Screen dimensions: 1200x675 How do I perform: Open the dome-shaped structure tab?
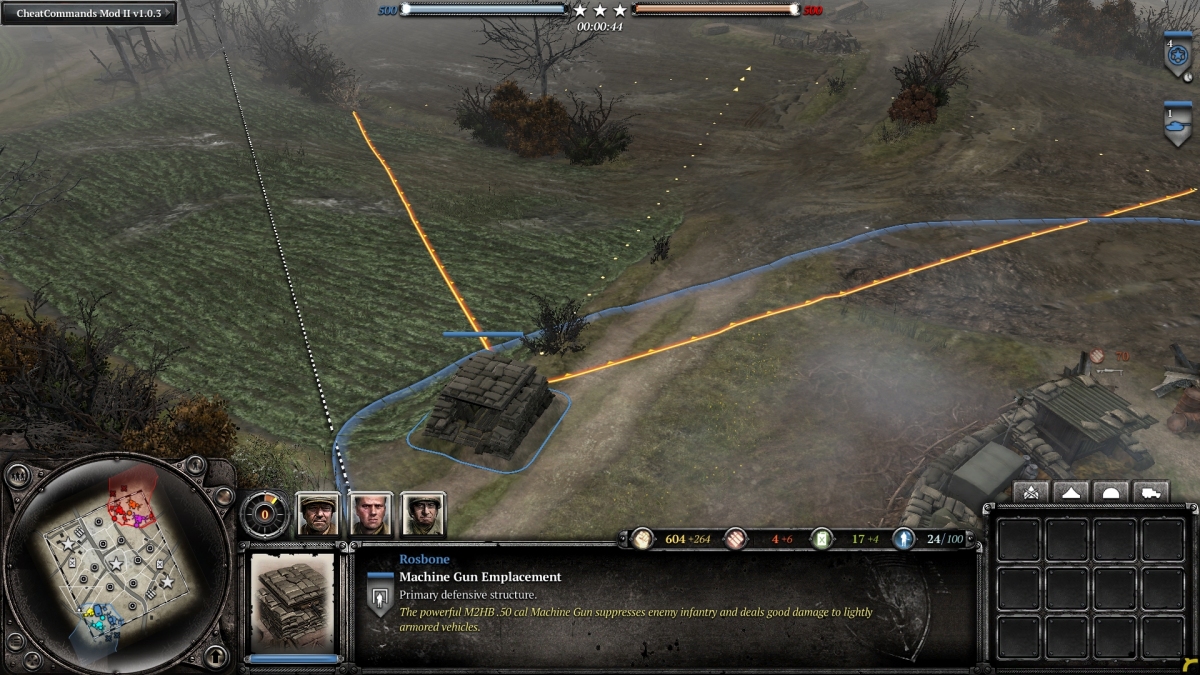point(1111,492)
